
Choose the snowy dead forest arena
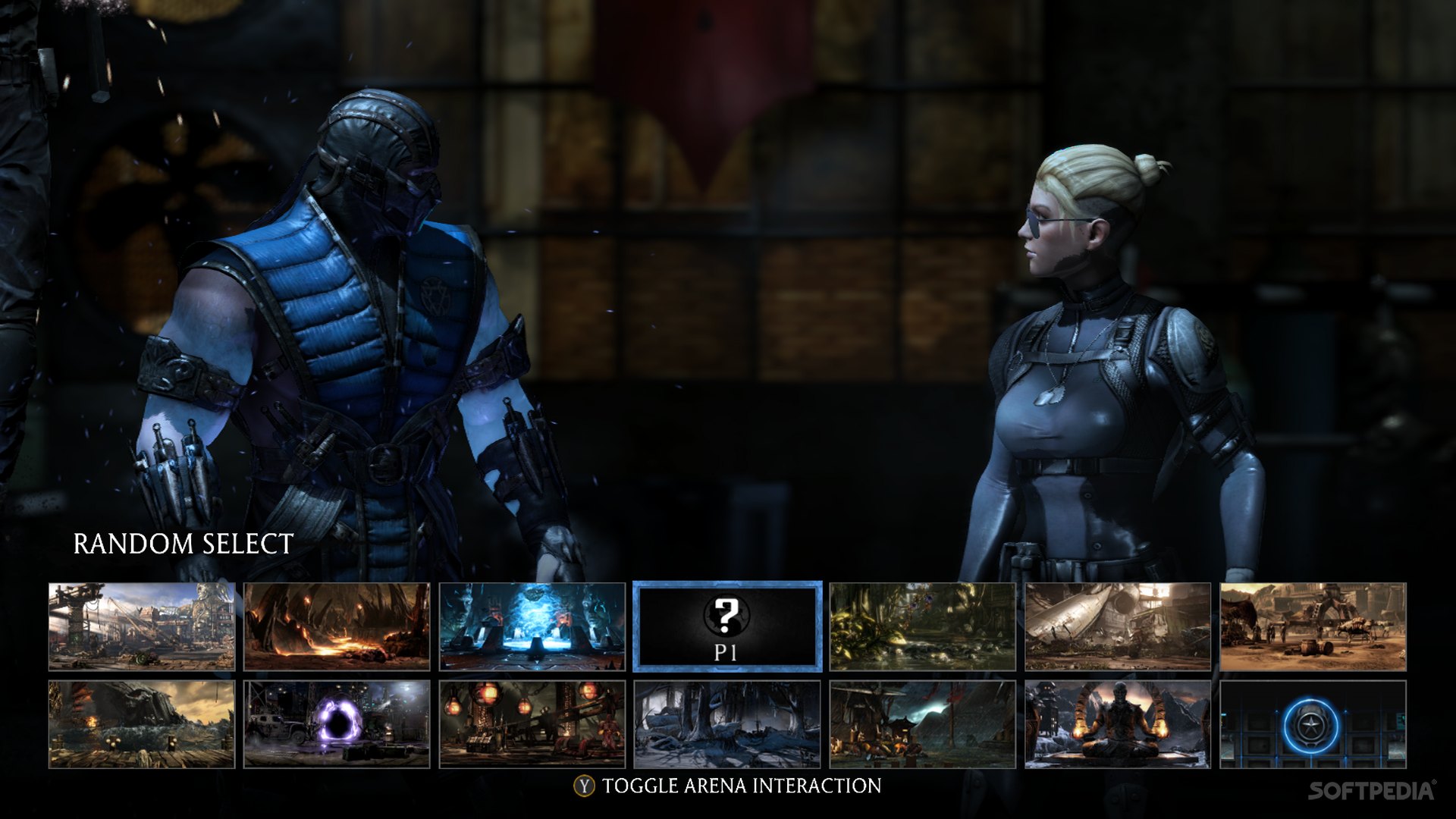[x=726, y=724]
